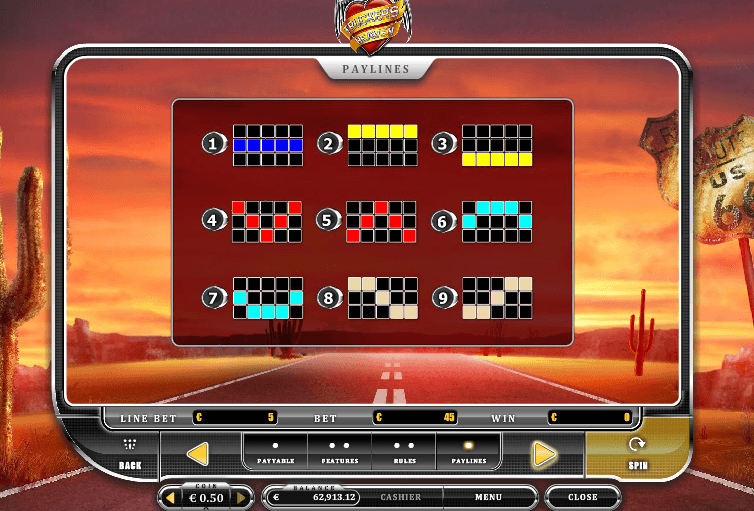The image size is (754, 511).
Task: Increase the coin value
Action: tap(241, 497)
